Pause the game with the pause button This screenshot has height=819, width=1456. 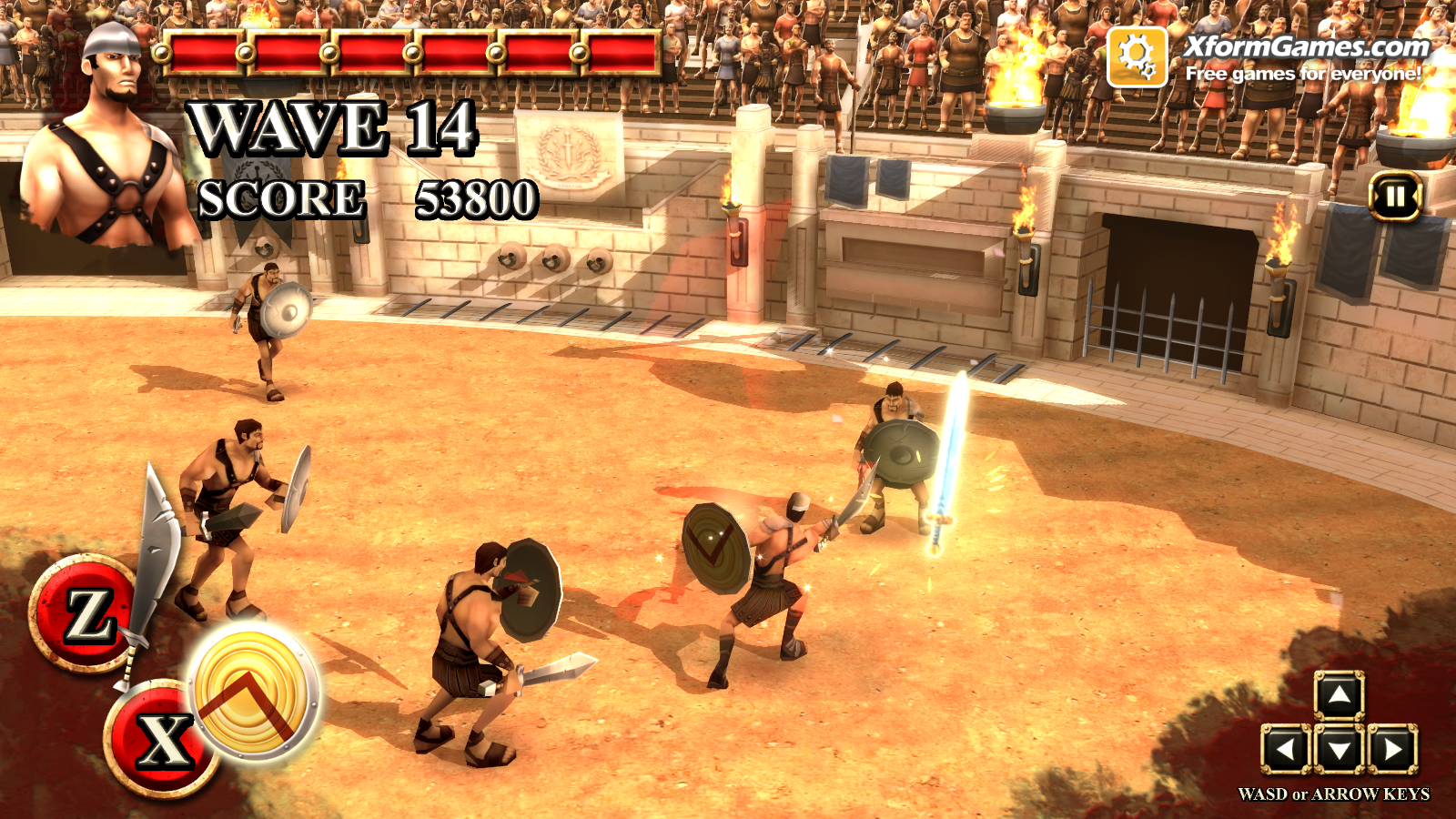(1395, 196)
